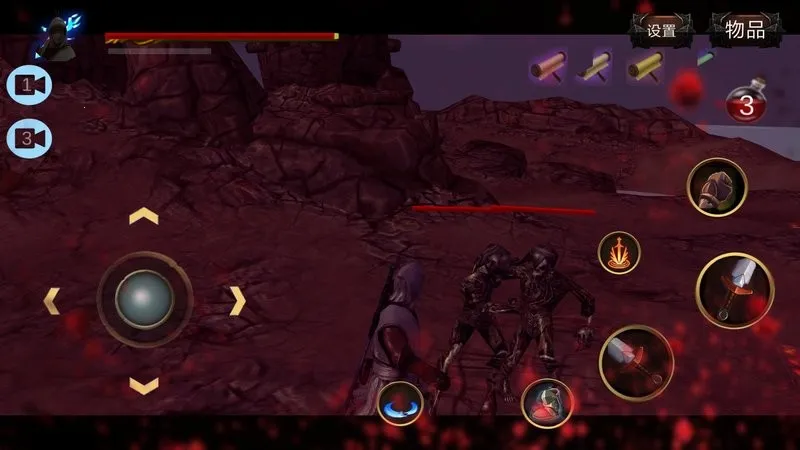Tap the left arrow on movement pad

tap(51, 300)
